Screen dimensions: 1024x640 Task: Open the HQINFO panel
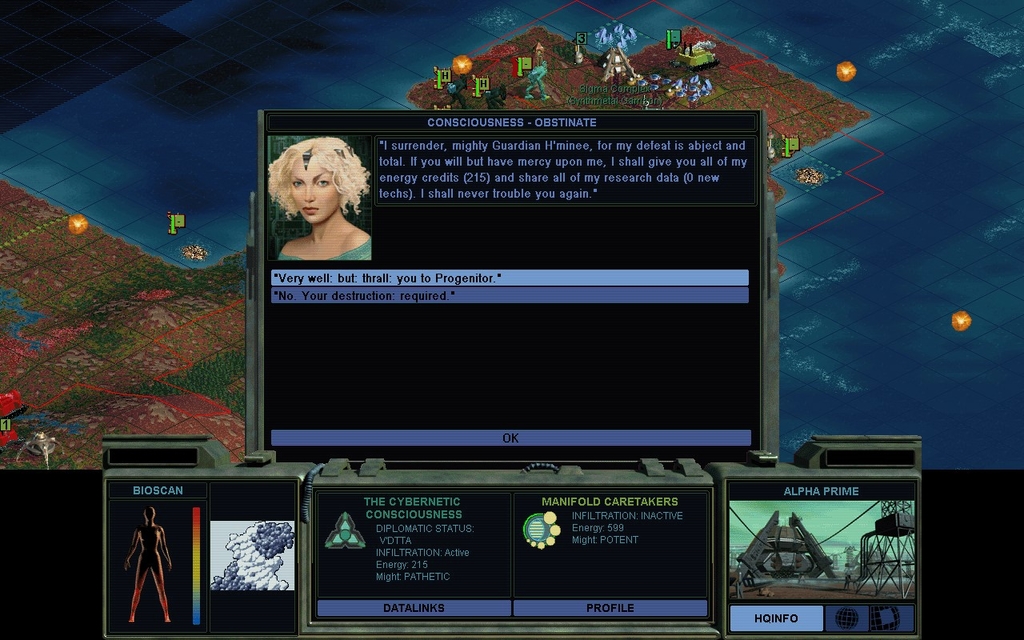tap(776, 618)
